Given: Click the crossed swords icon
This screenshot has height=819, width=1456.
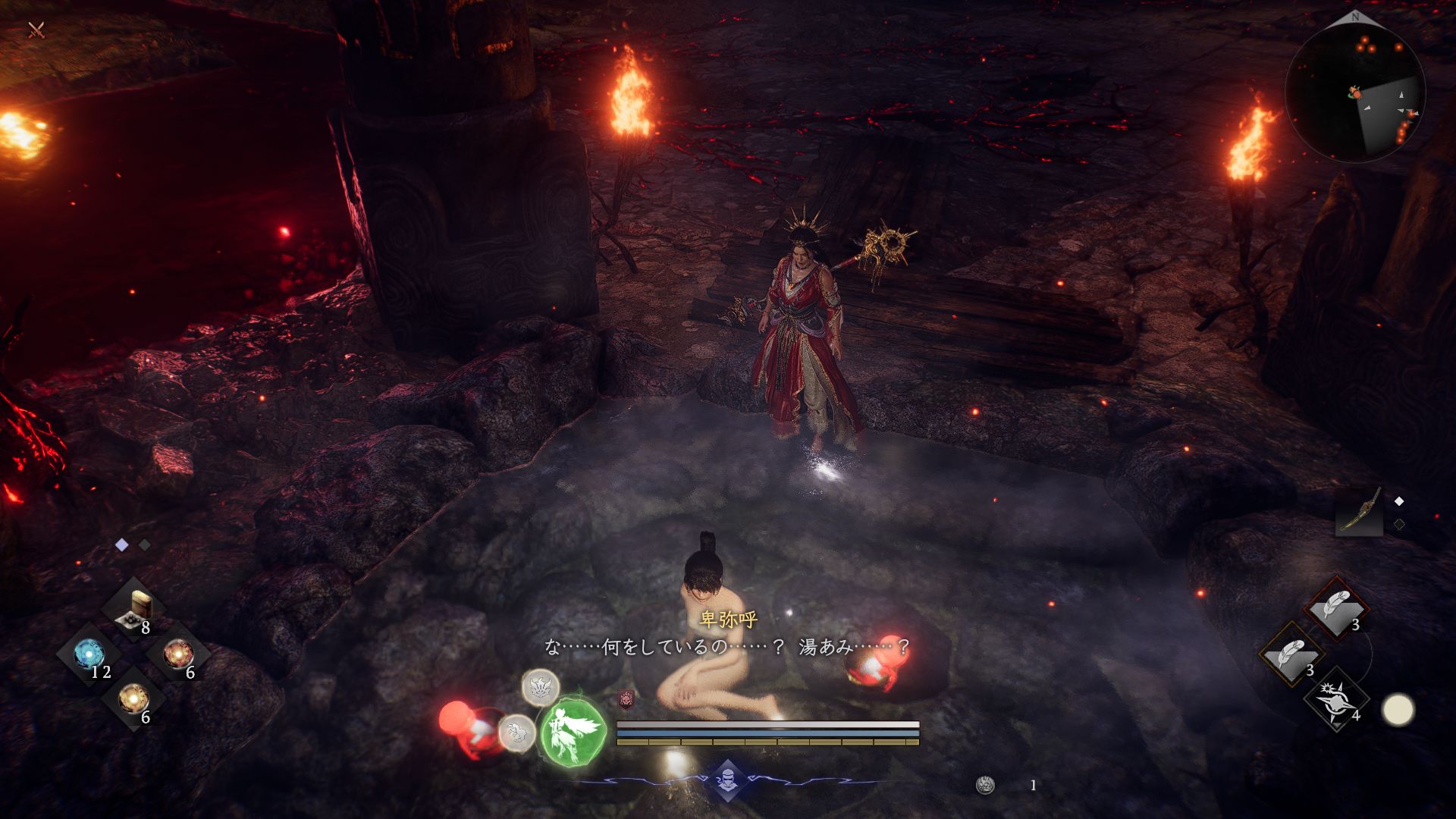Looking at the screenshot, I should pos(36,30).
